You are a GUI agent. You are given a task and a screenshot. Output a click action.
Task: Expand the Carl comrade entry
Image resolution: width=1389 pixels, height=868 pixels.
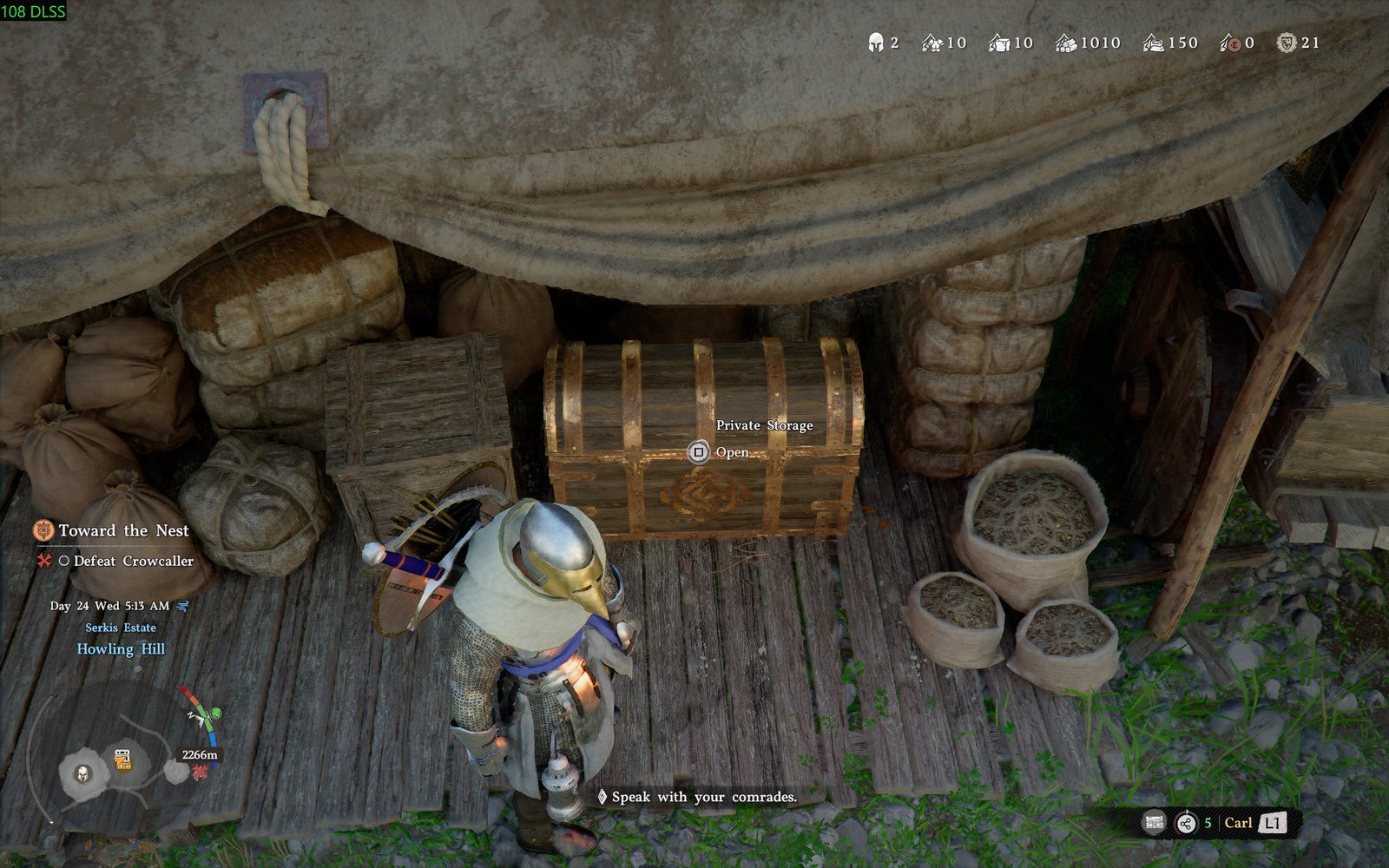pyautogui.click(x=1239, y=823)
